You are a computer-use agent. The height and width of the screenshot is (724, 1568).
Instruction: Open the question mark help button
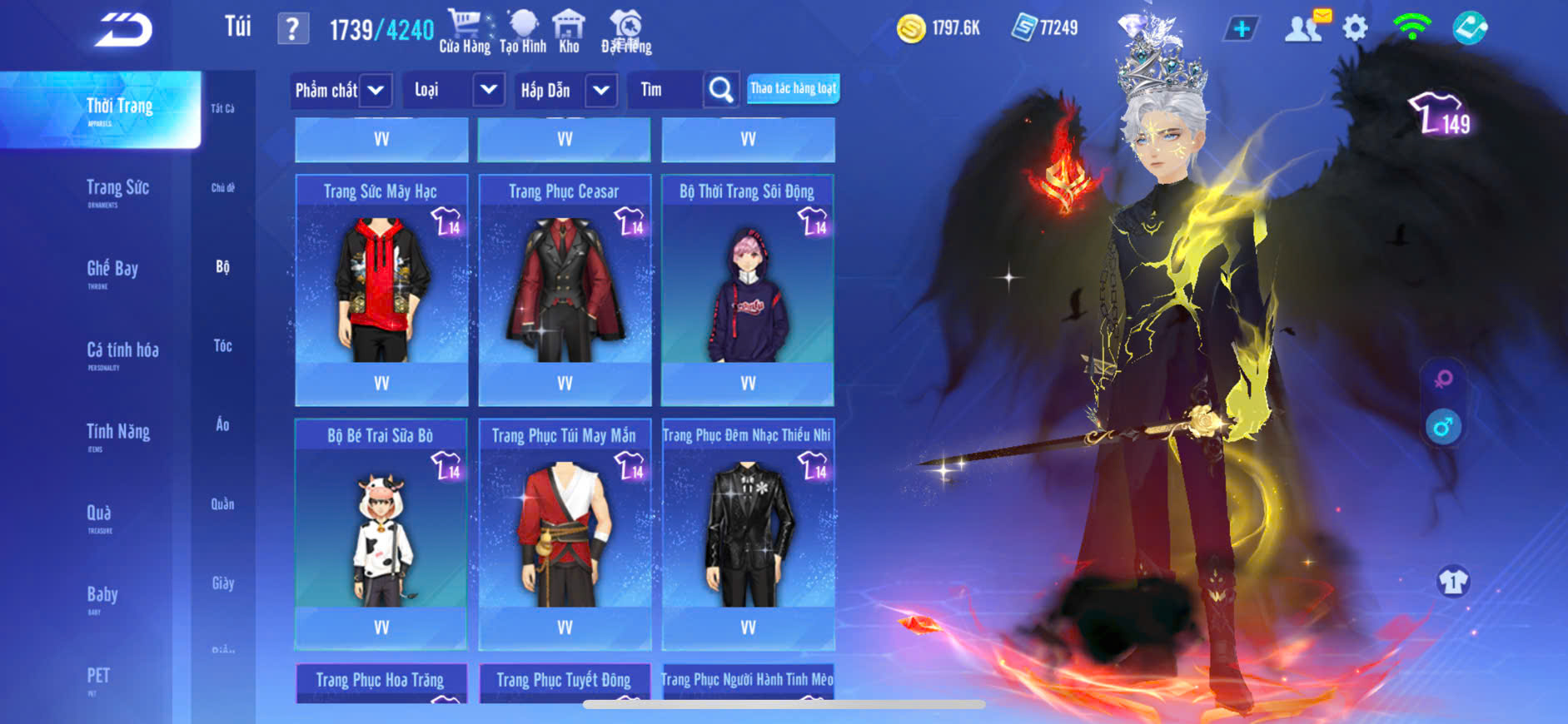click(x=292, y=29)
